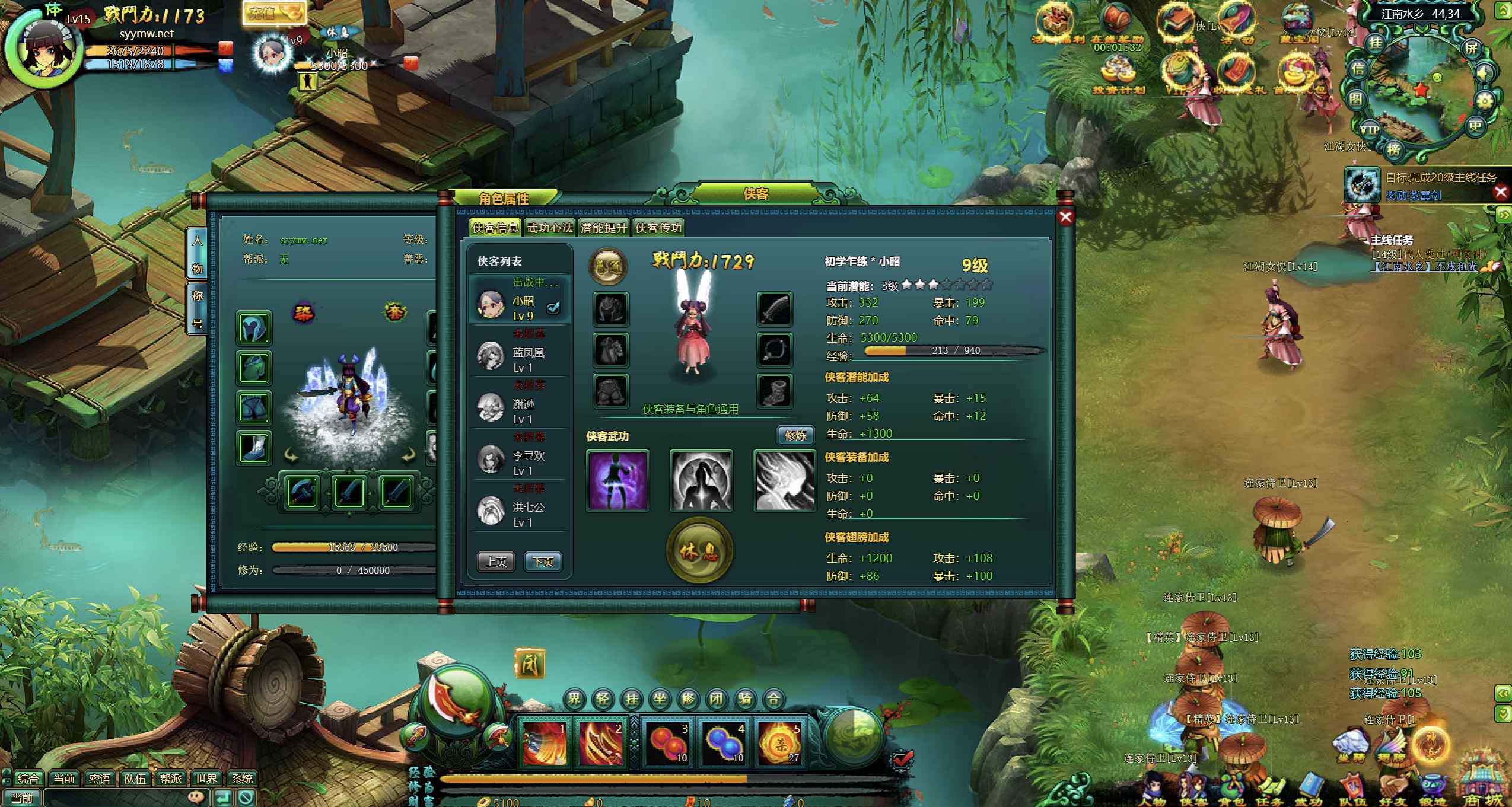The height and width of the screenshot is (807, 1512).
Task: Select the 侠客传功 tab
Action: click(x=658, y=228)
